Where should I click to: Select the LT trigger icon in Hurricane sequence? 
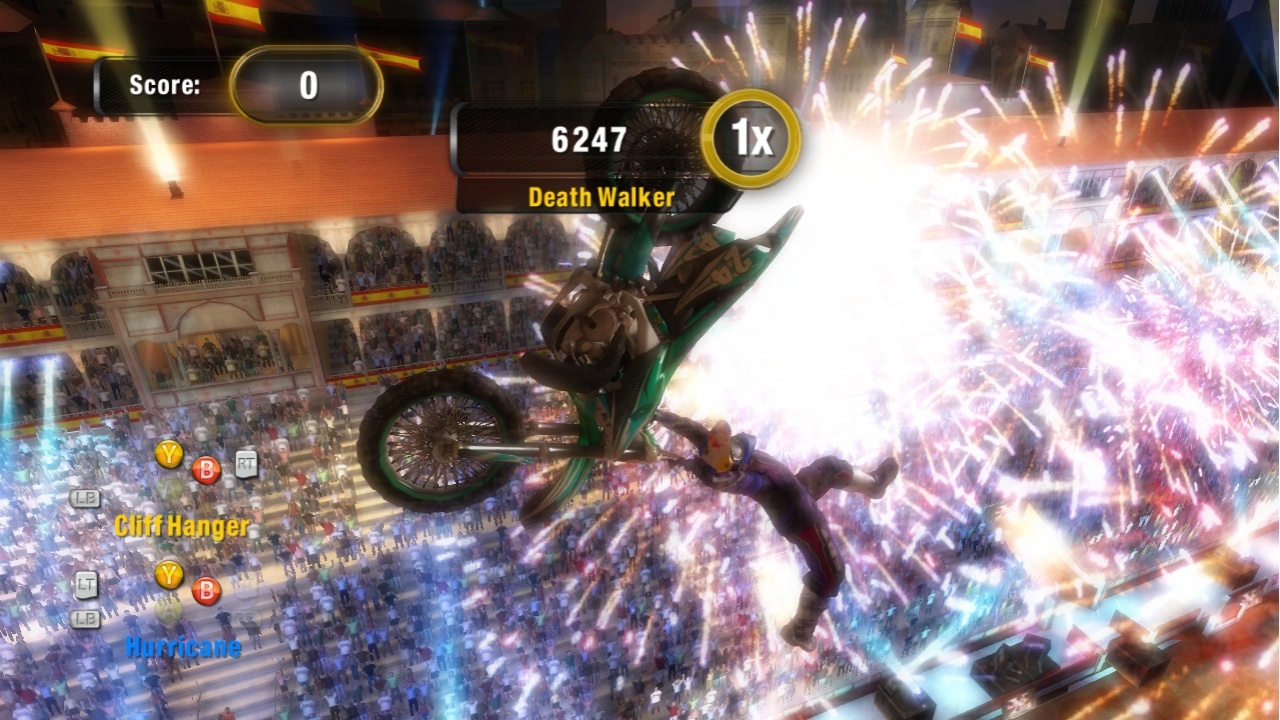click(87, 583)
